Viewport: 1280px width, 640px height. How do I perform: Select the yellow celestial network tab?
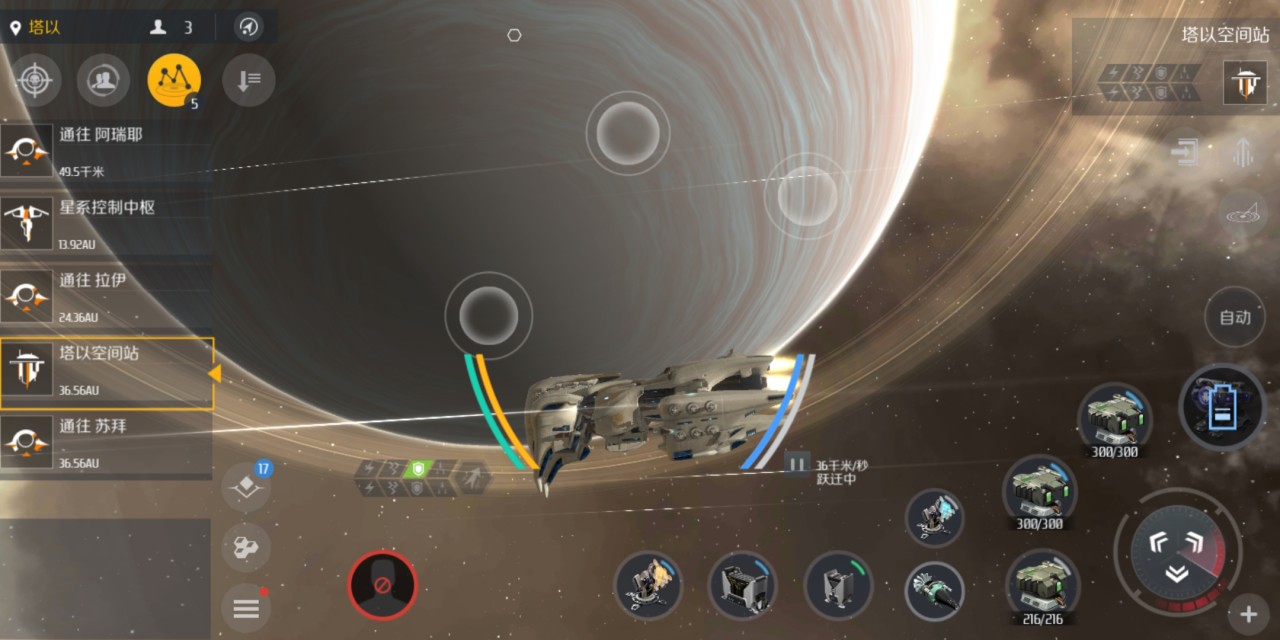tap(174, 80)
